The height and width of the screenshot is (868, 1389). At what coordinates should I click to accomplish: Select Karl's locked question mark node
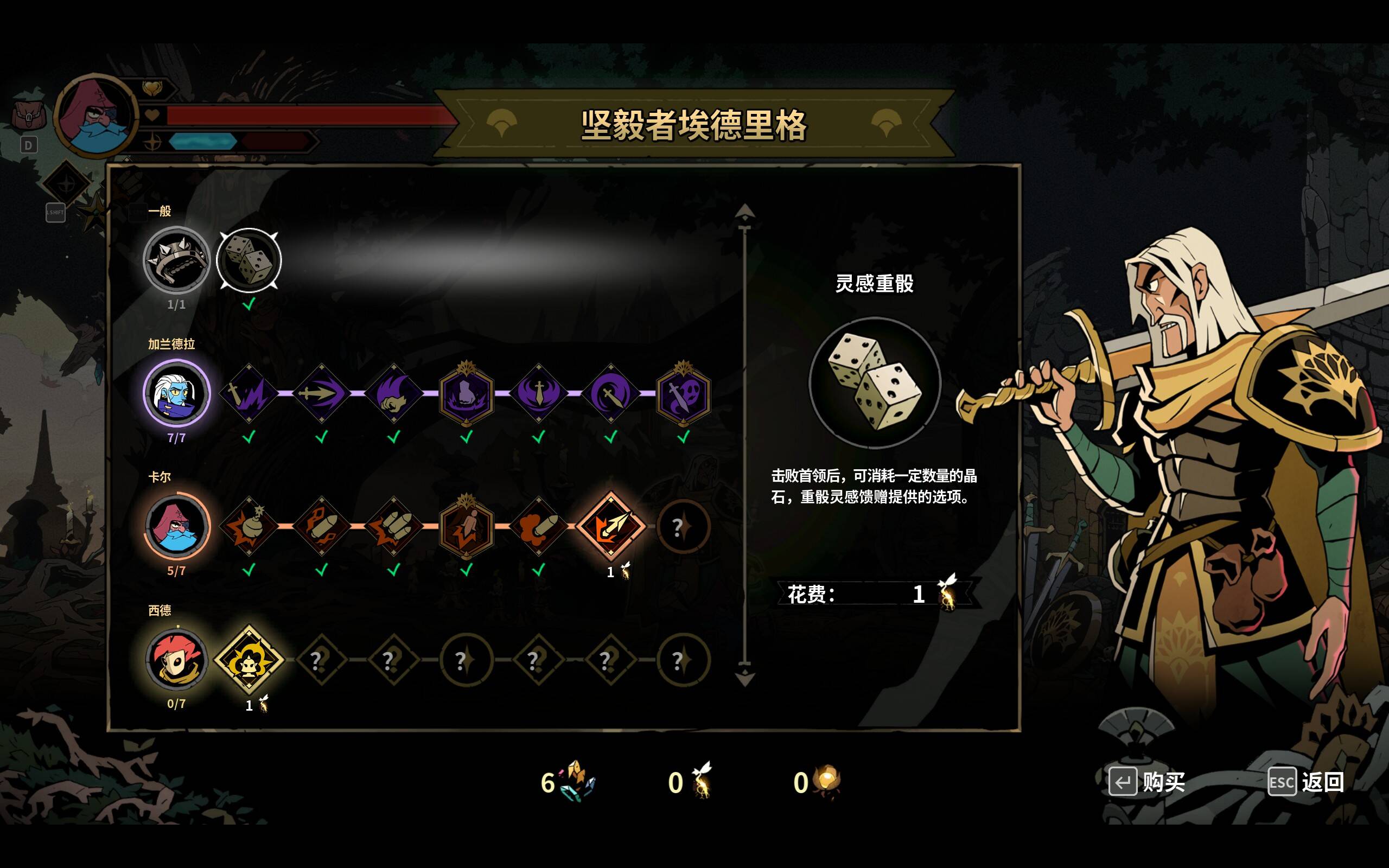(683, 526)
